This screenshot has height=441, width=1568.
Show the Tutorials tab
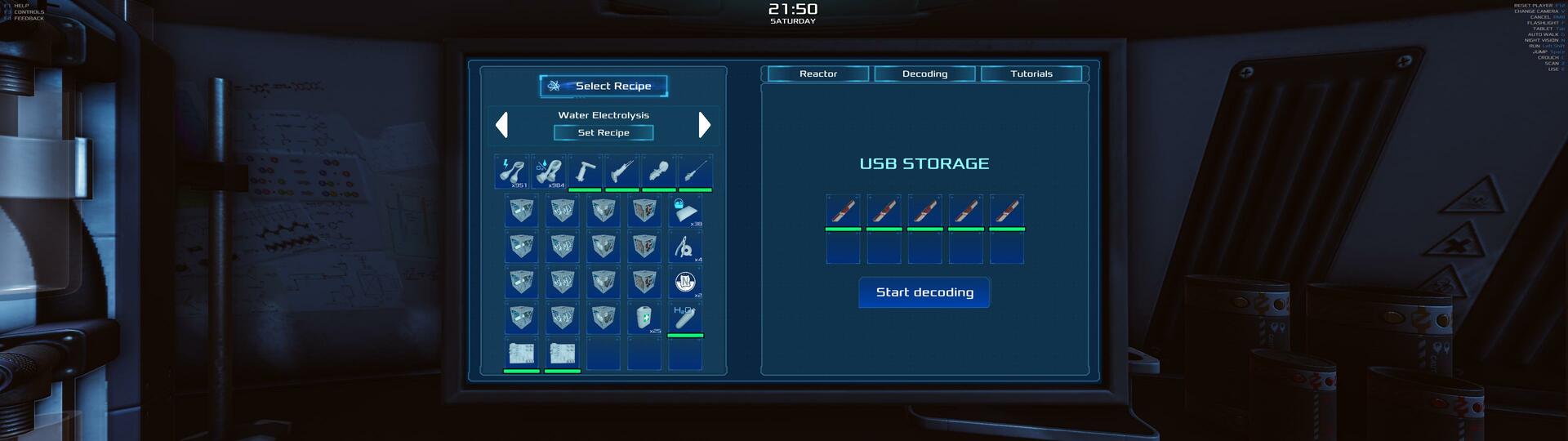pos(1031,73)
